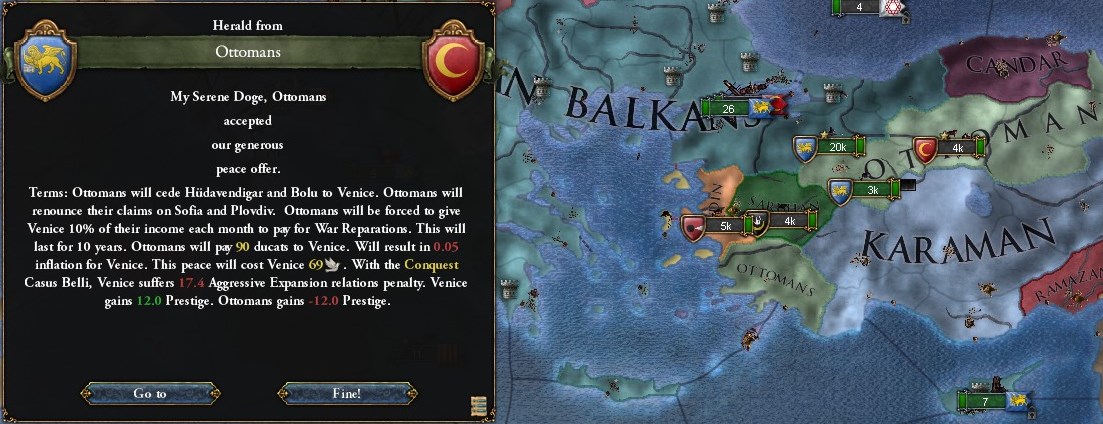Open the small message settings icon
The image size is (1103, 424).
pos(479,405)
